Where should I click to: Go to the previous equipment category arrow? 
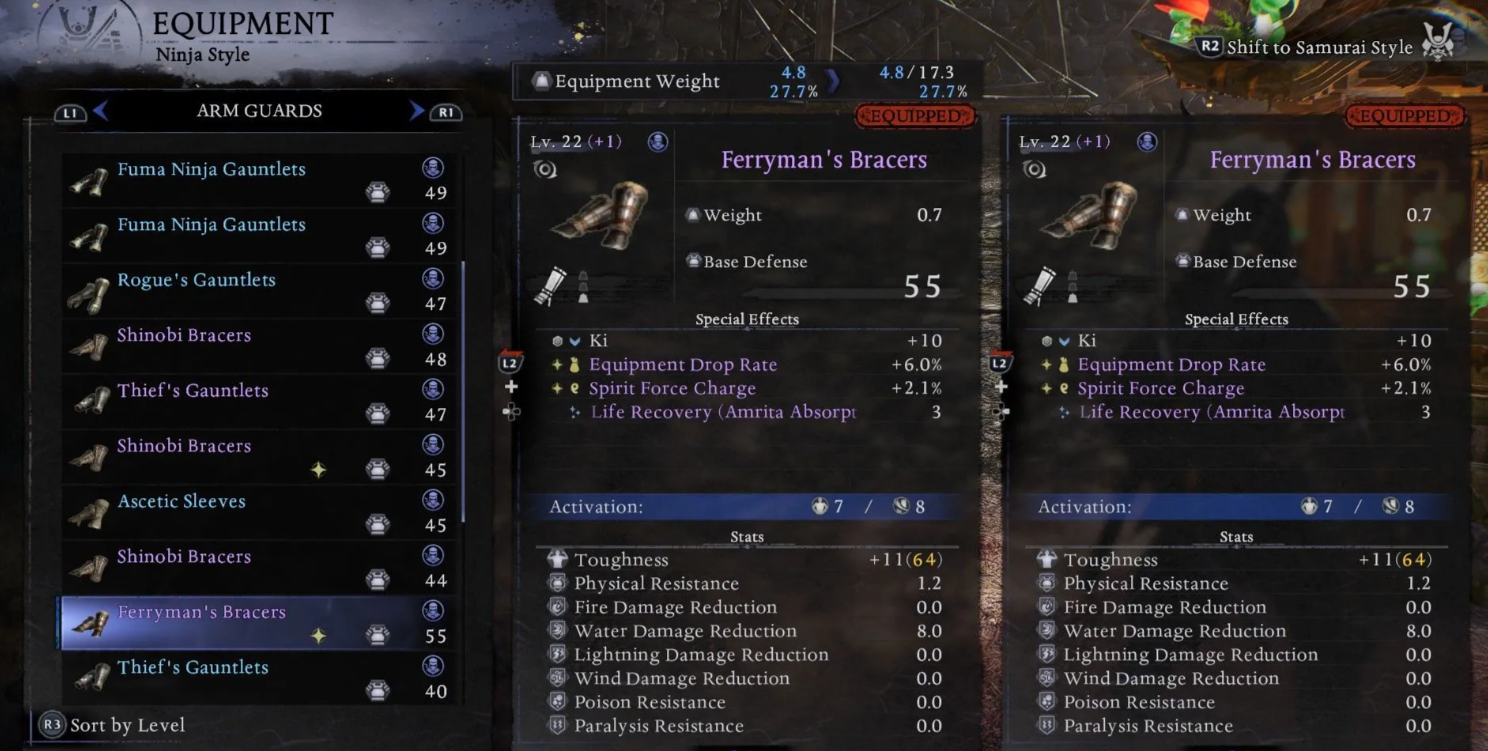[100, 111]
